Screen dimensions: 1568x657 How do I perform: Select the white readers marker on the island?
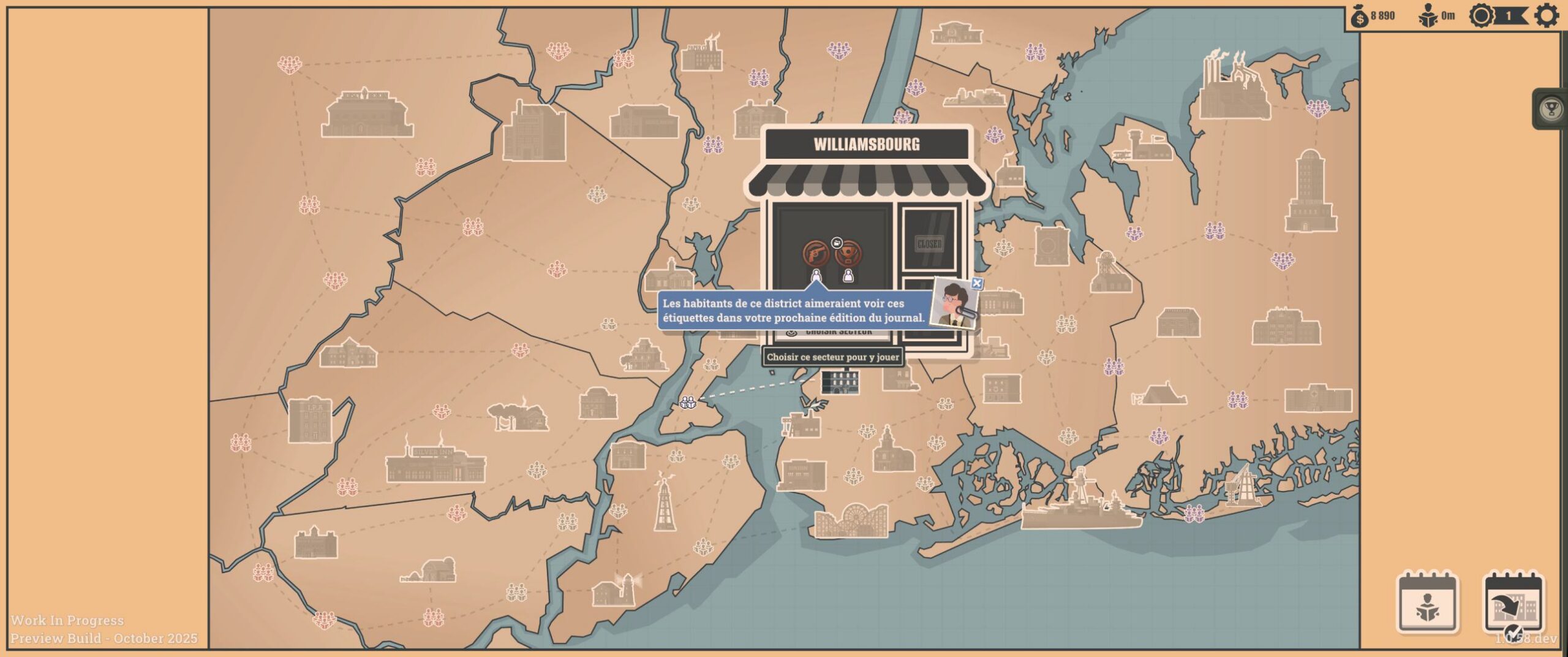click(688, 403)
